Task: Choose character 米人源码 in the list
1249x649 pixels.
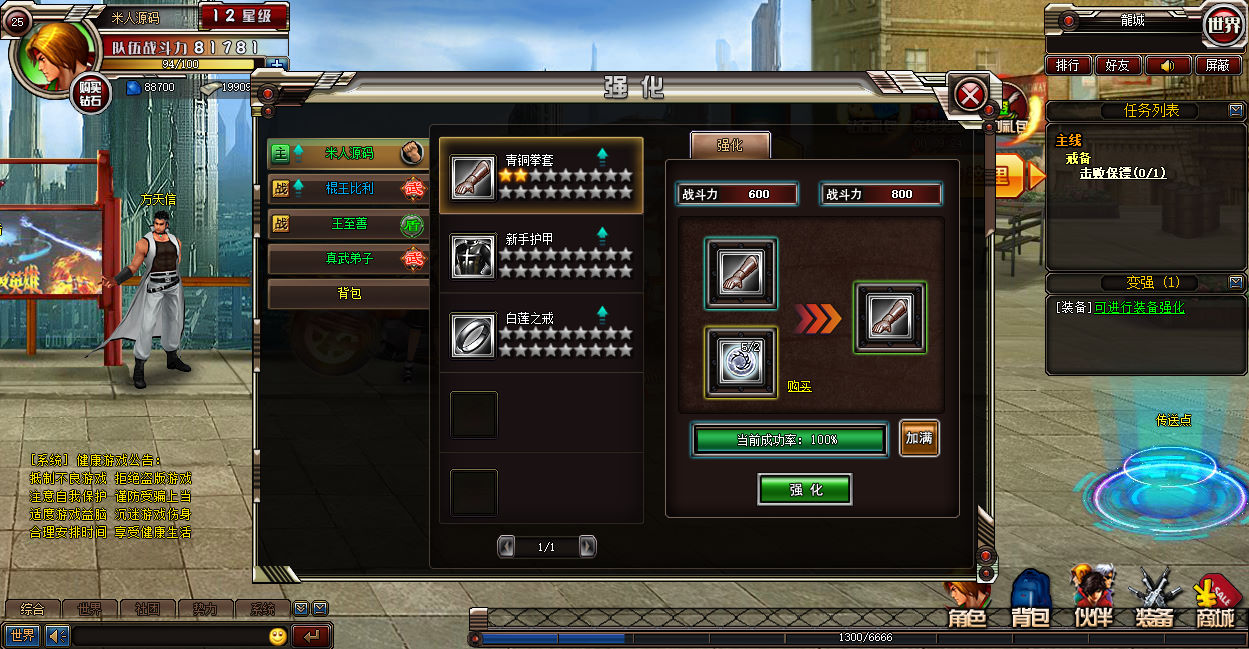Action: (348, 154)
